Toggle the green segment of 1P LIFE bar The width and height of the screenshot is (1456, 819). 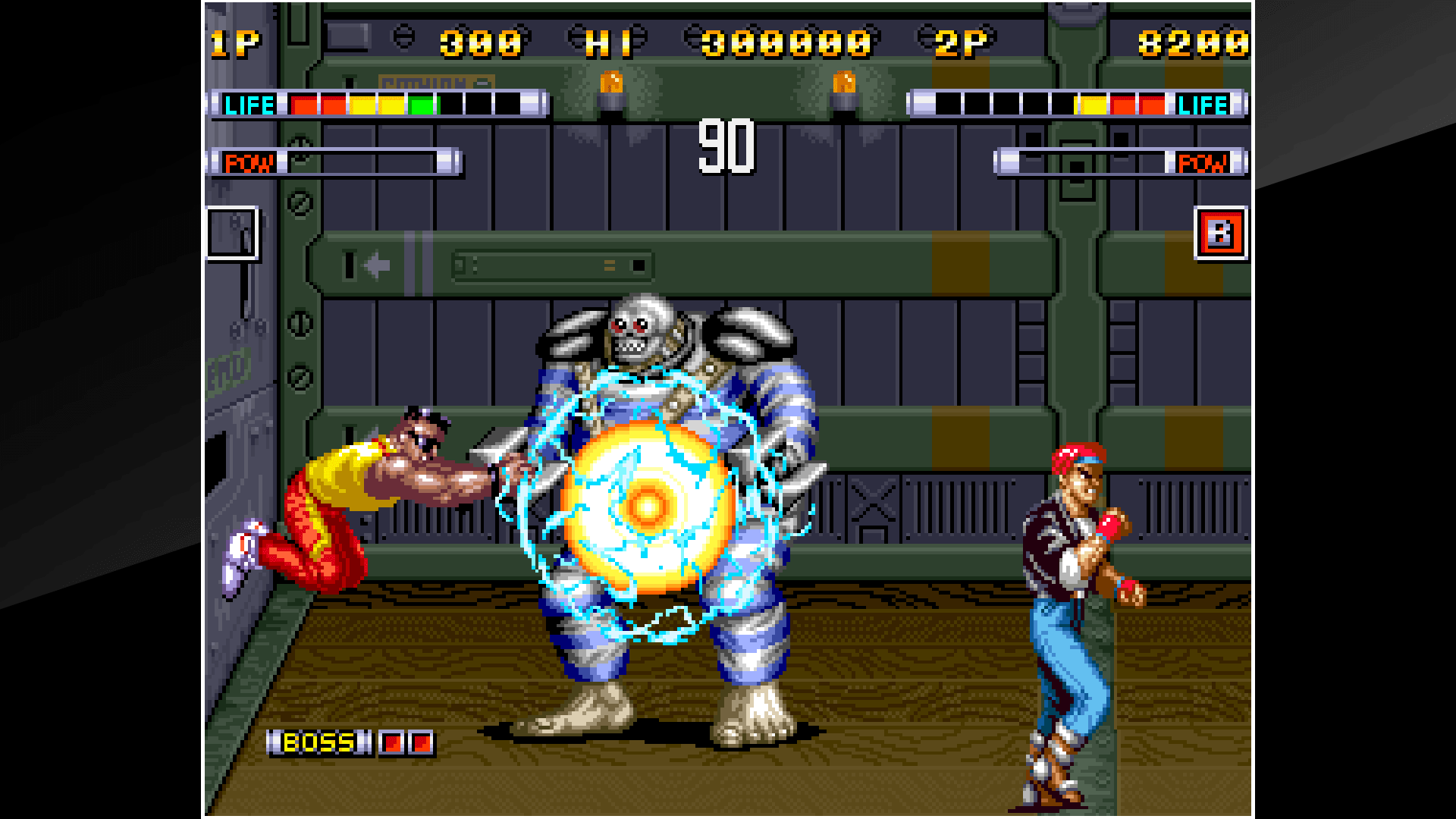(422, 104)
